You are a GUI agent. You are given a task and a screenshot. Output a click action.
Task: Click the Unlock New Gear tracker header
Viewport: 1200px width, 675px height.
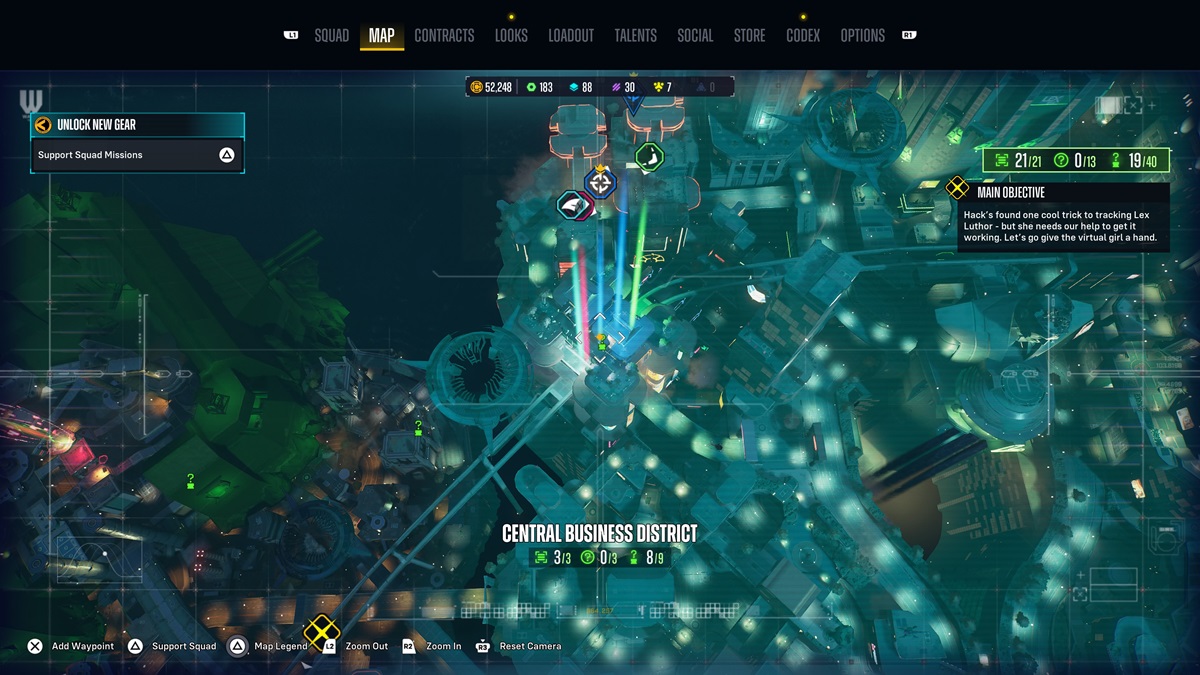coord(136,125)
